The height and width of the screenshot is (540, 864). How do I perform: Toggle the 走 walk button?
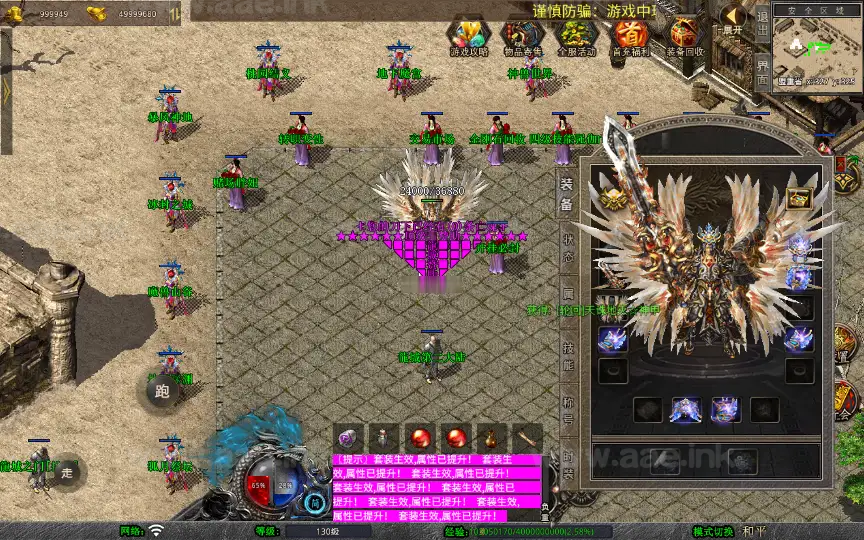click(67, 471)
